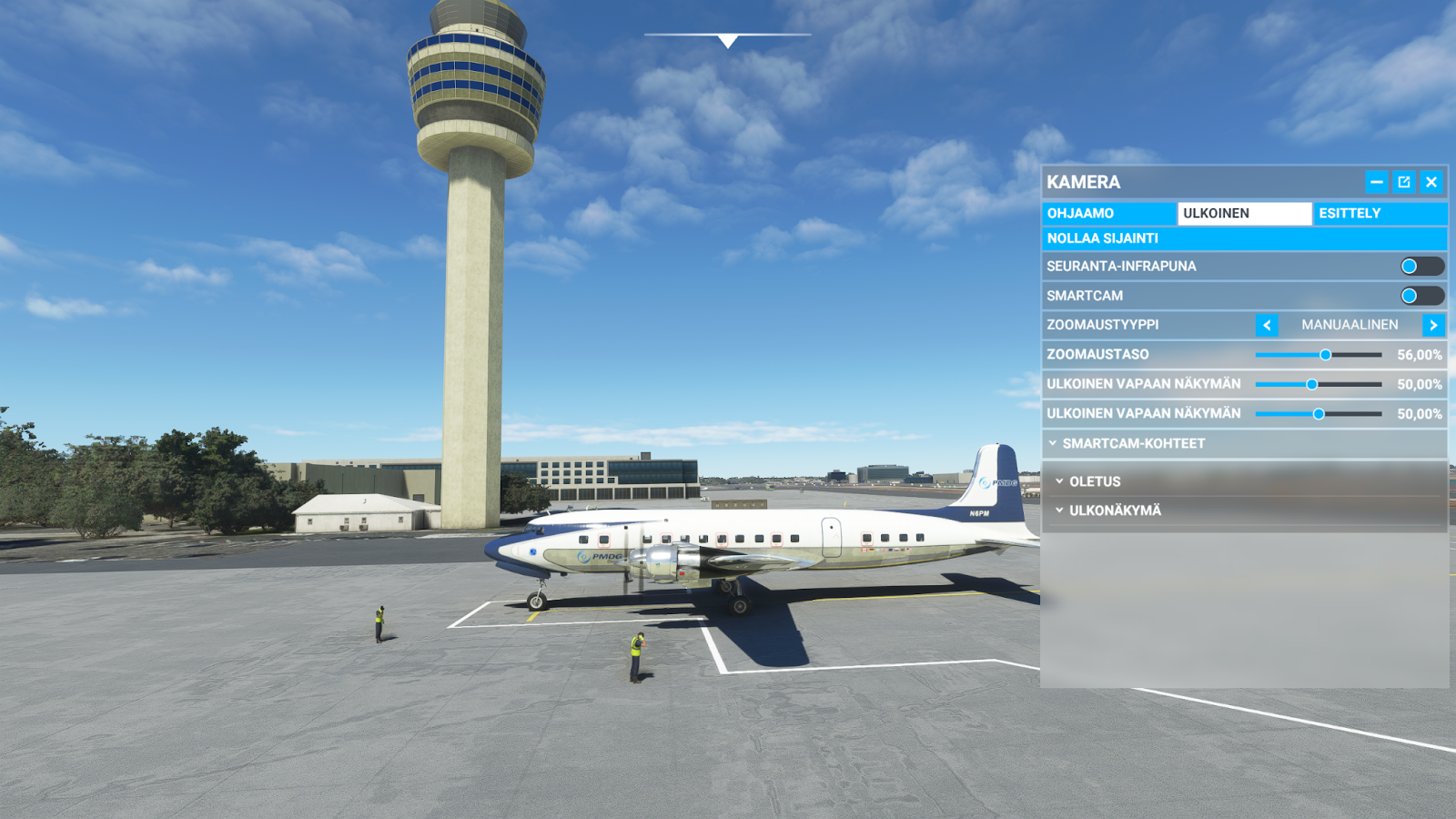Pop out the Kamera panel window
This screenshot has width=1456, height=819.
(1404, 182)
